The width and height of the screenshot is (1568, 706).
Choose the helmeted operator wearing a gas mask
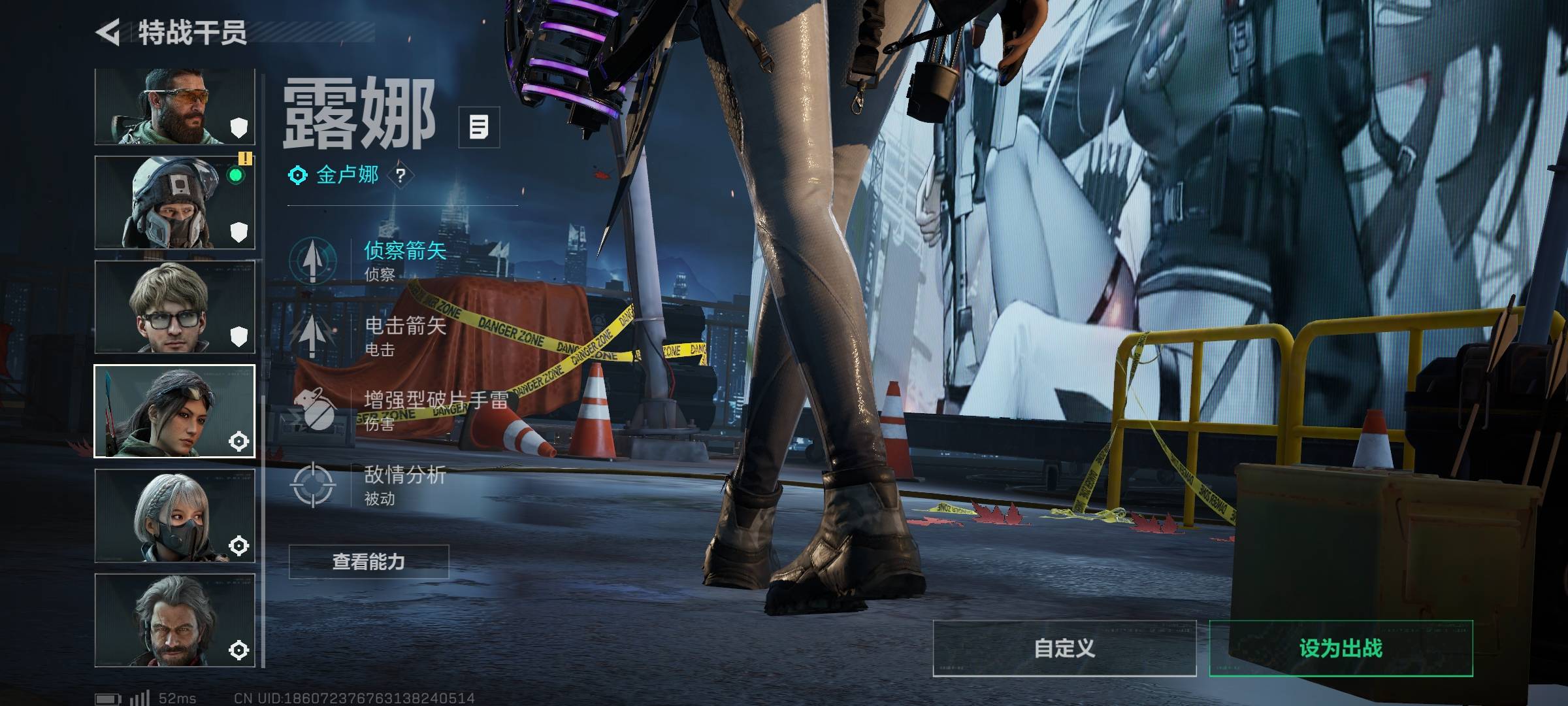174,202
